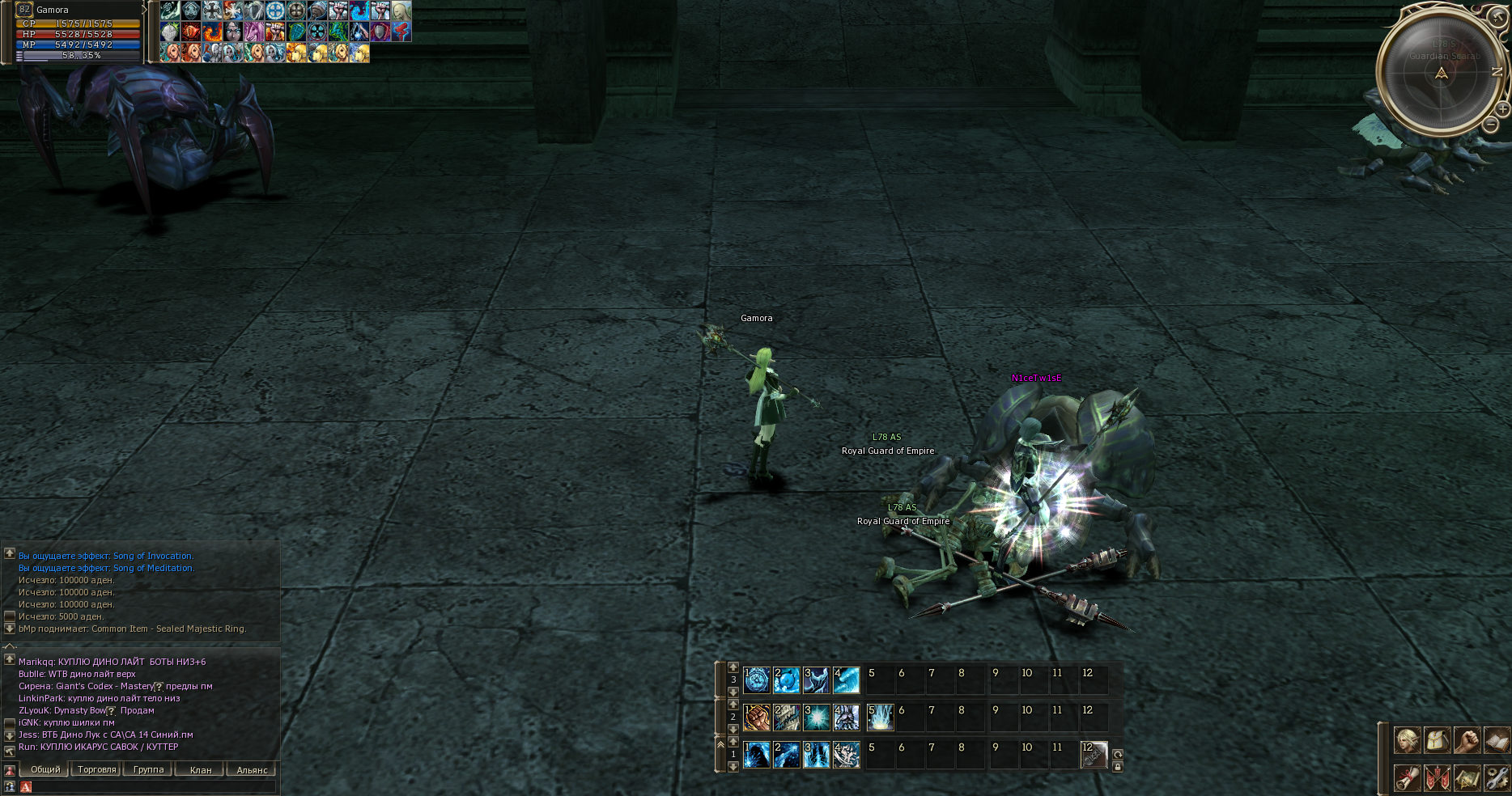Open the skills open-book icon
The height and width of the screenshot is (796, 1512).
(1497, 740)
